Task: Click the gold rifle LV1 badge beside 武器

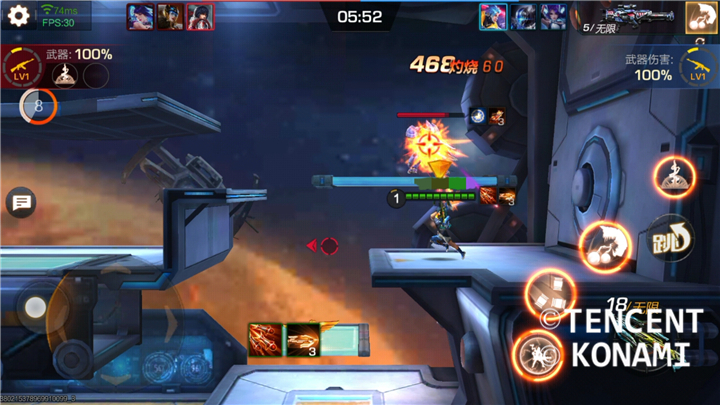Action: (22, 69)
